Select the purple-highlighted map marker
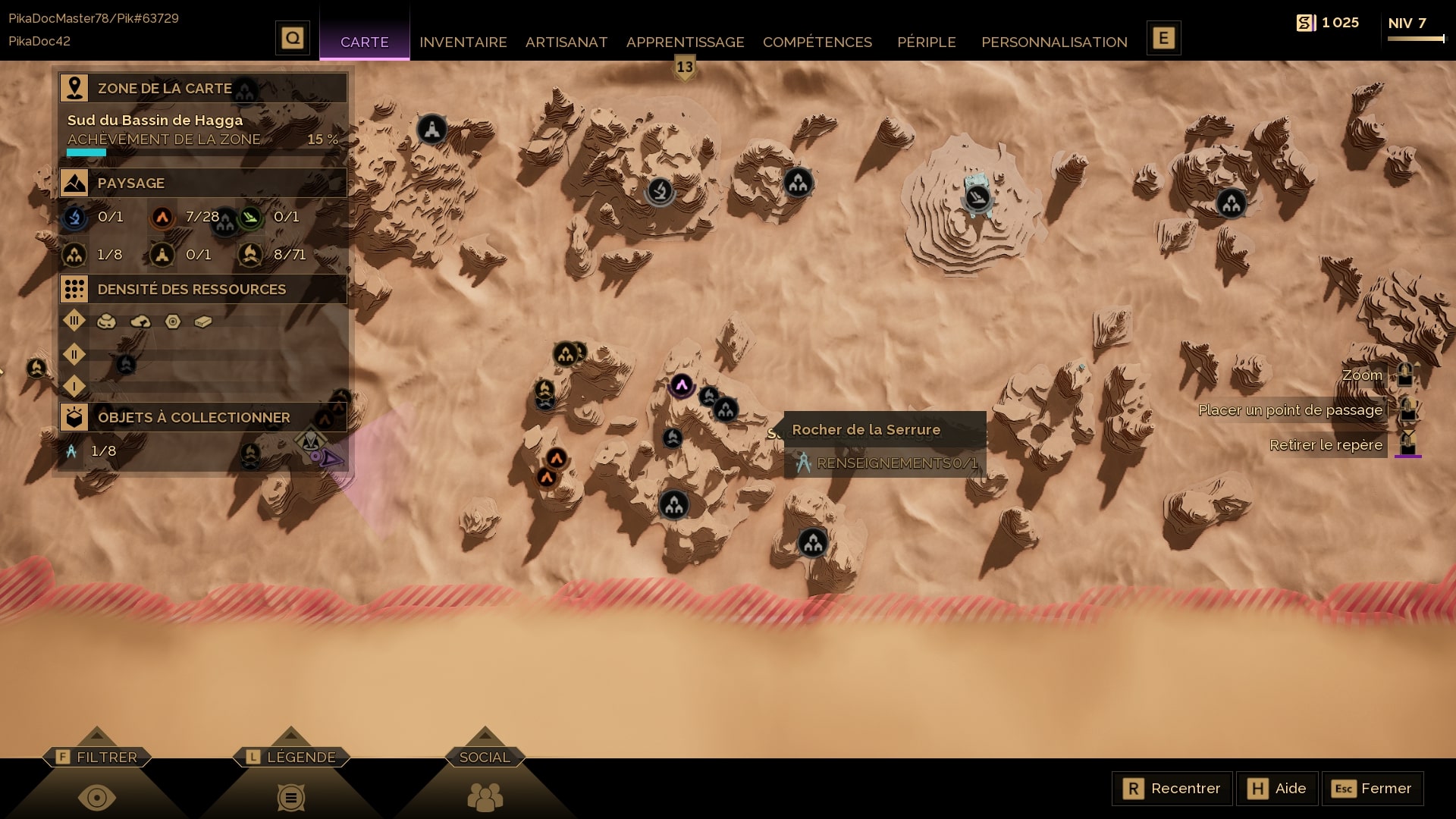 [x=681, y=385]
